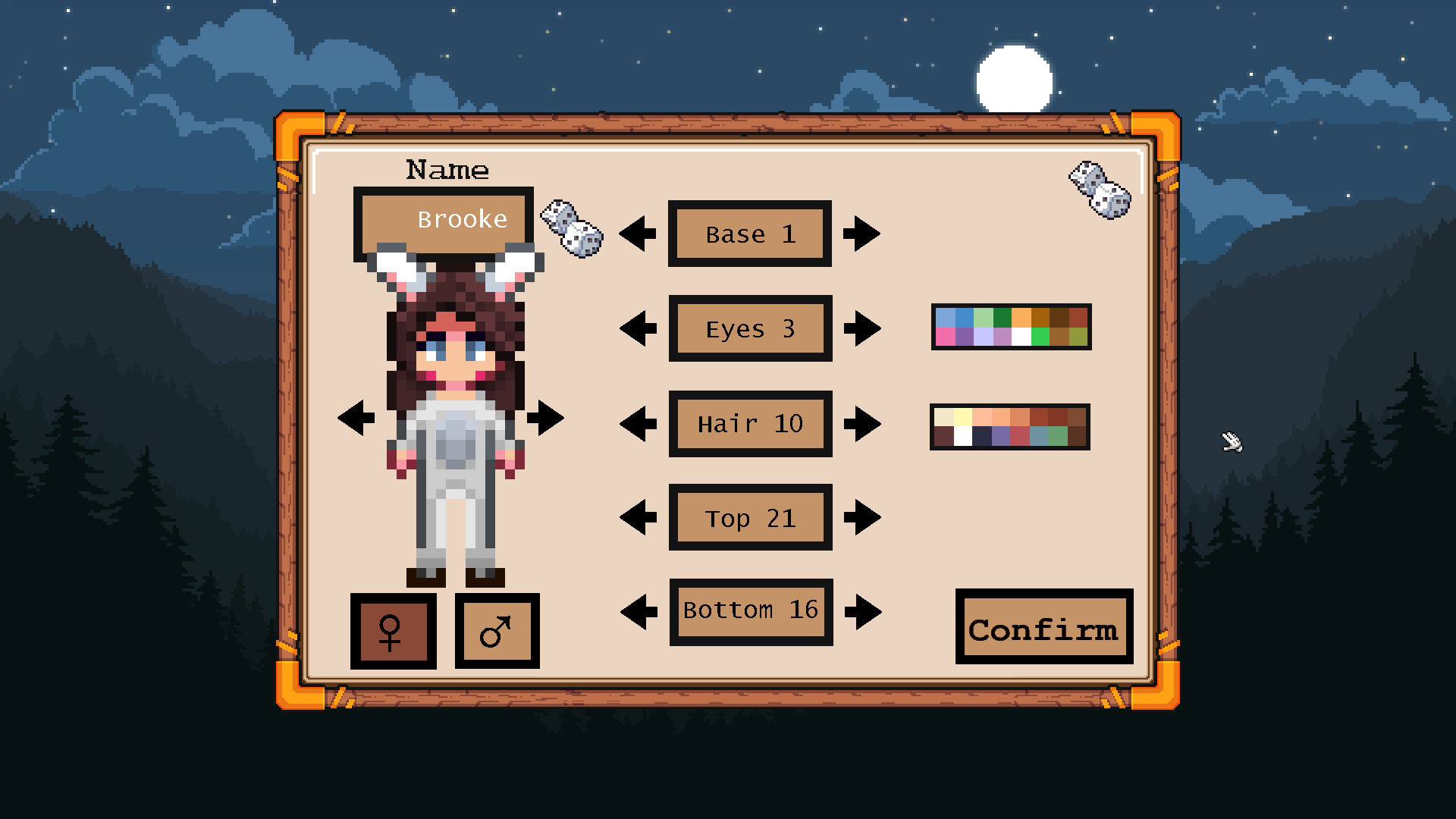Pick a green swatch for the eyes
Screen dimensions: 1456x819
tap(1002, 318)
